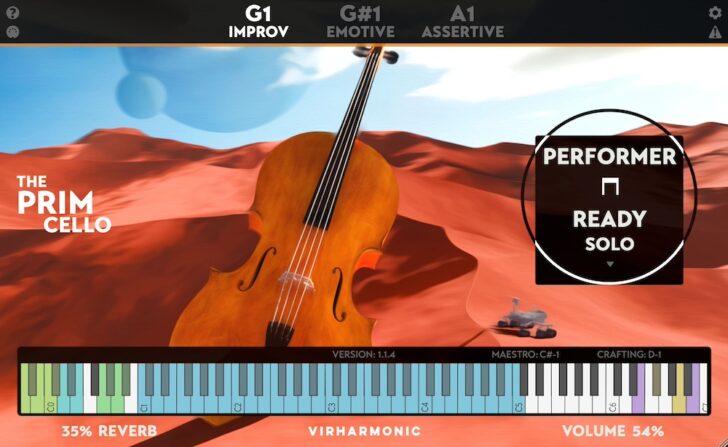Click the round MIDI connector icon
Image resolution: width=728 pixels, height=447 pixels.
tap(13, 31)
